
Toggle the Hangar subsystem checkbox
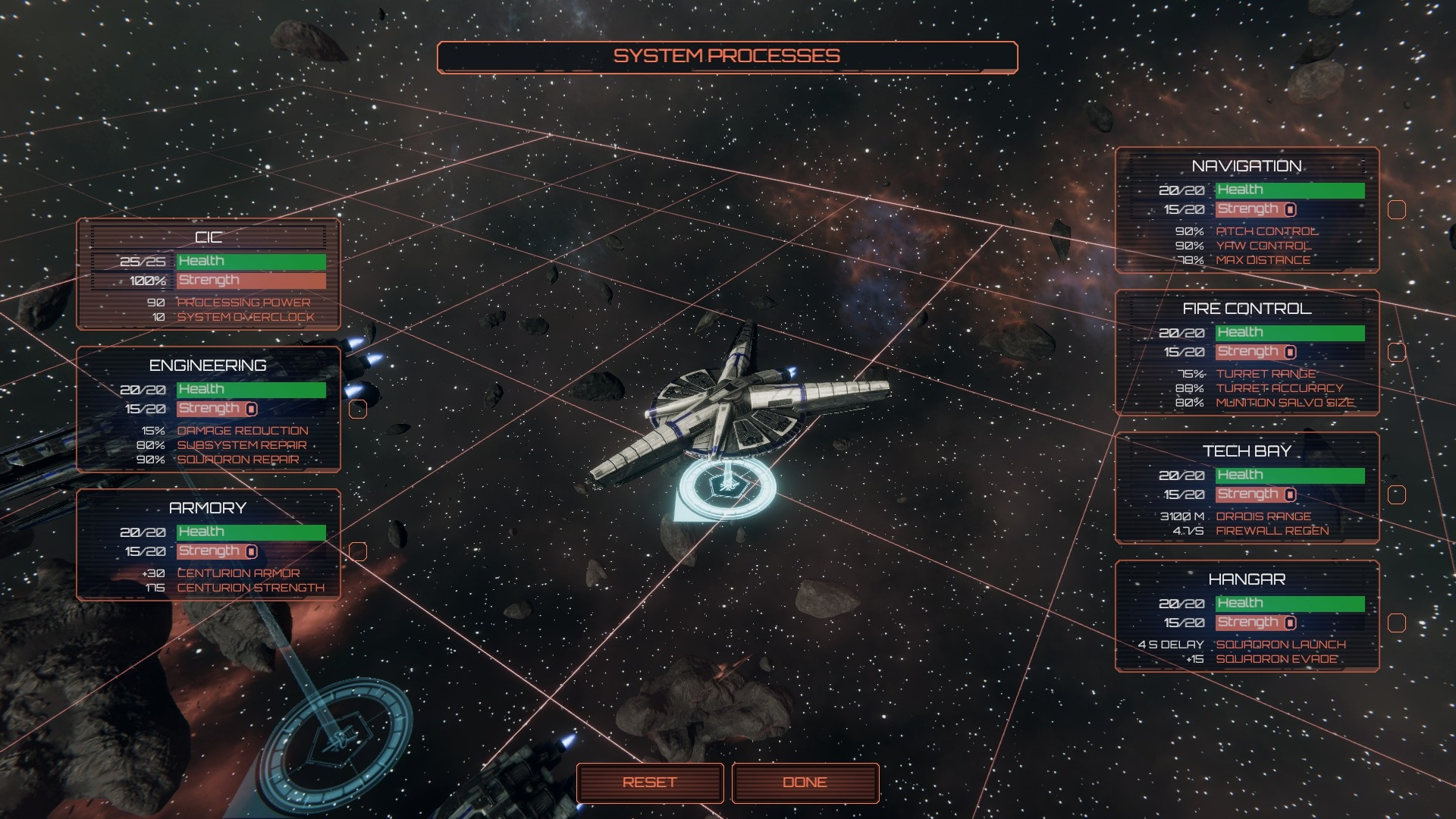pos(1396,623)
